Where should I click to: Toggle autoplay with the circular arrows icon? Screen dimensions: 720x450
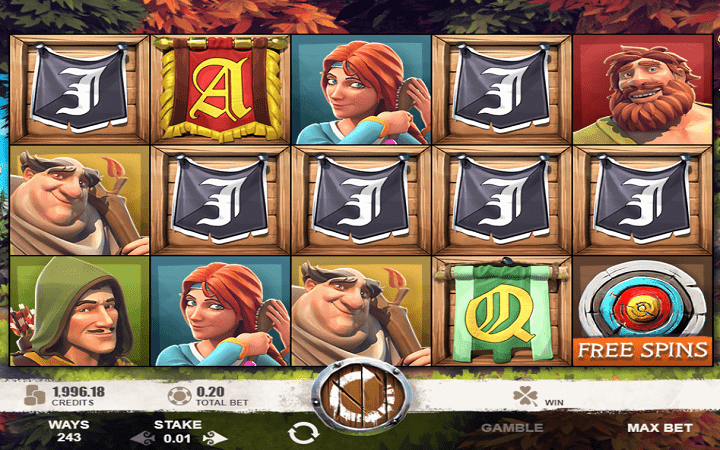(x=300, y=433)
